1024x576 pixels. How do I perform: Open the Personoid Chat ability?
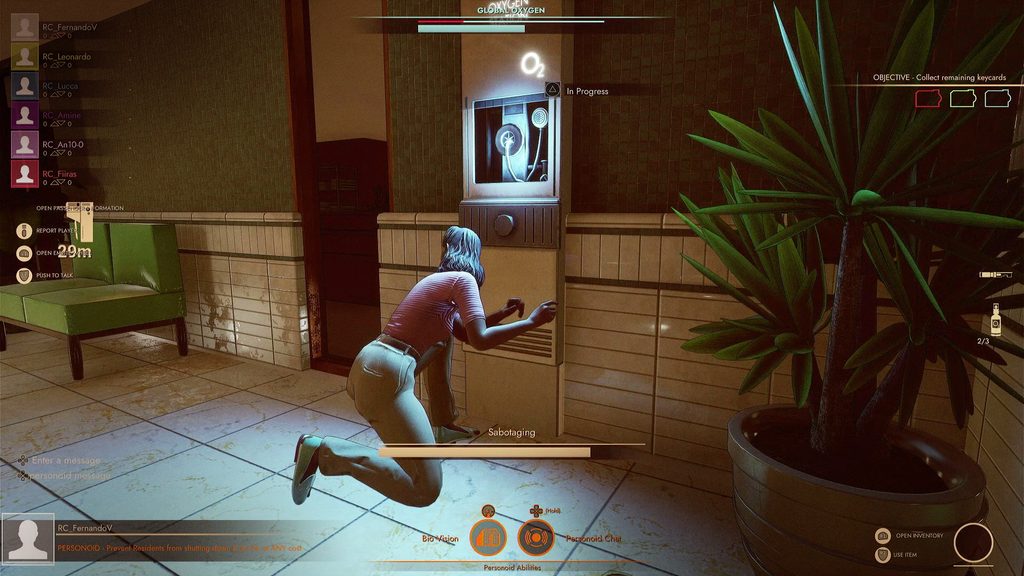[x=535, y=538]
